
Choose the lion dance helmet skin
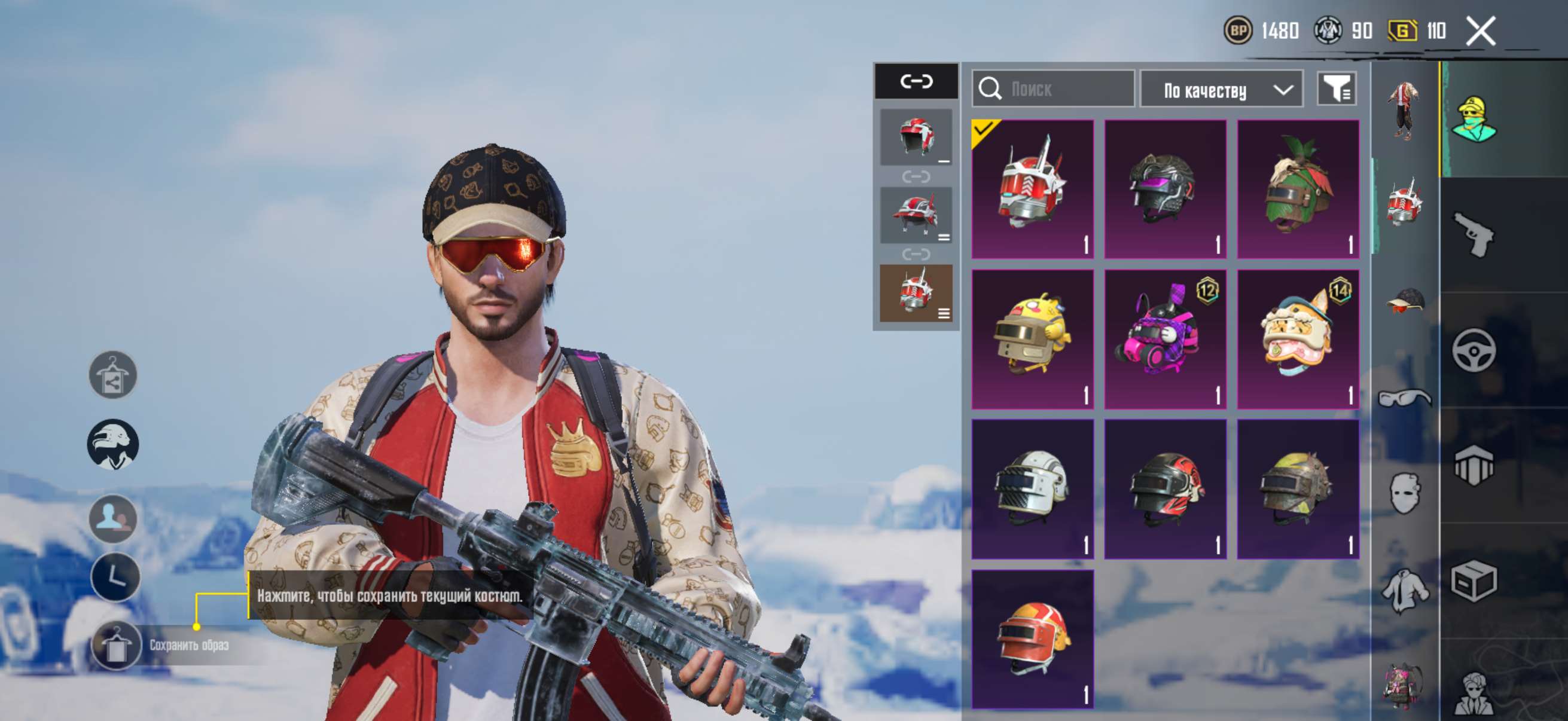1298,339
